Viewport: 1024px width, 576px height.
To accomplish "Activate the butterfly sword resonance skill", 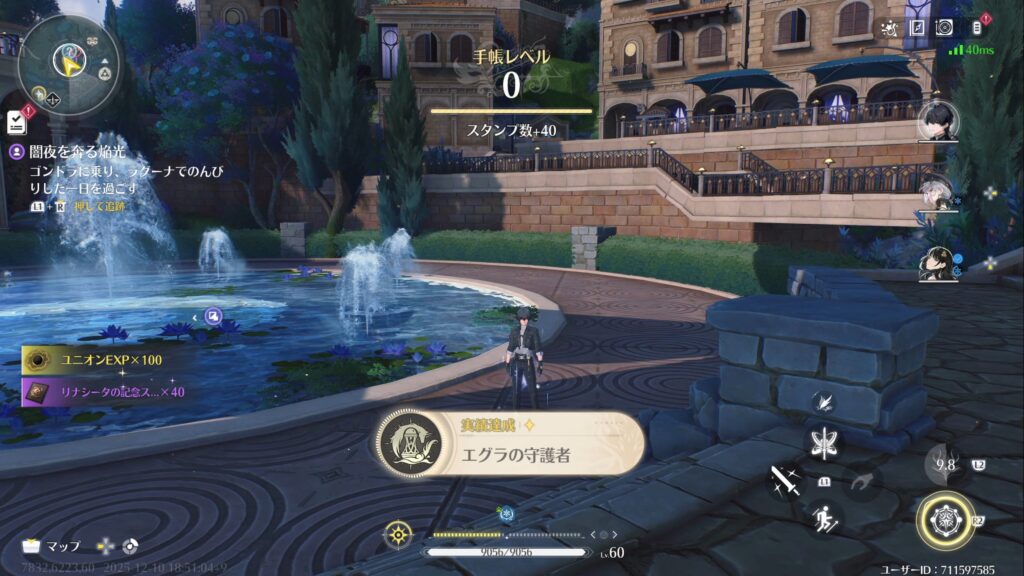I will pyautogui.click(x=825, y=442).
